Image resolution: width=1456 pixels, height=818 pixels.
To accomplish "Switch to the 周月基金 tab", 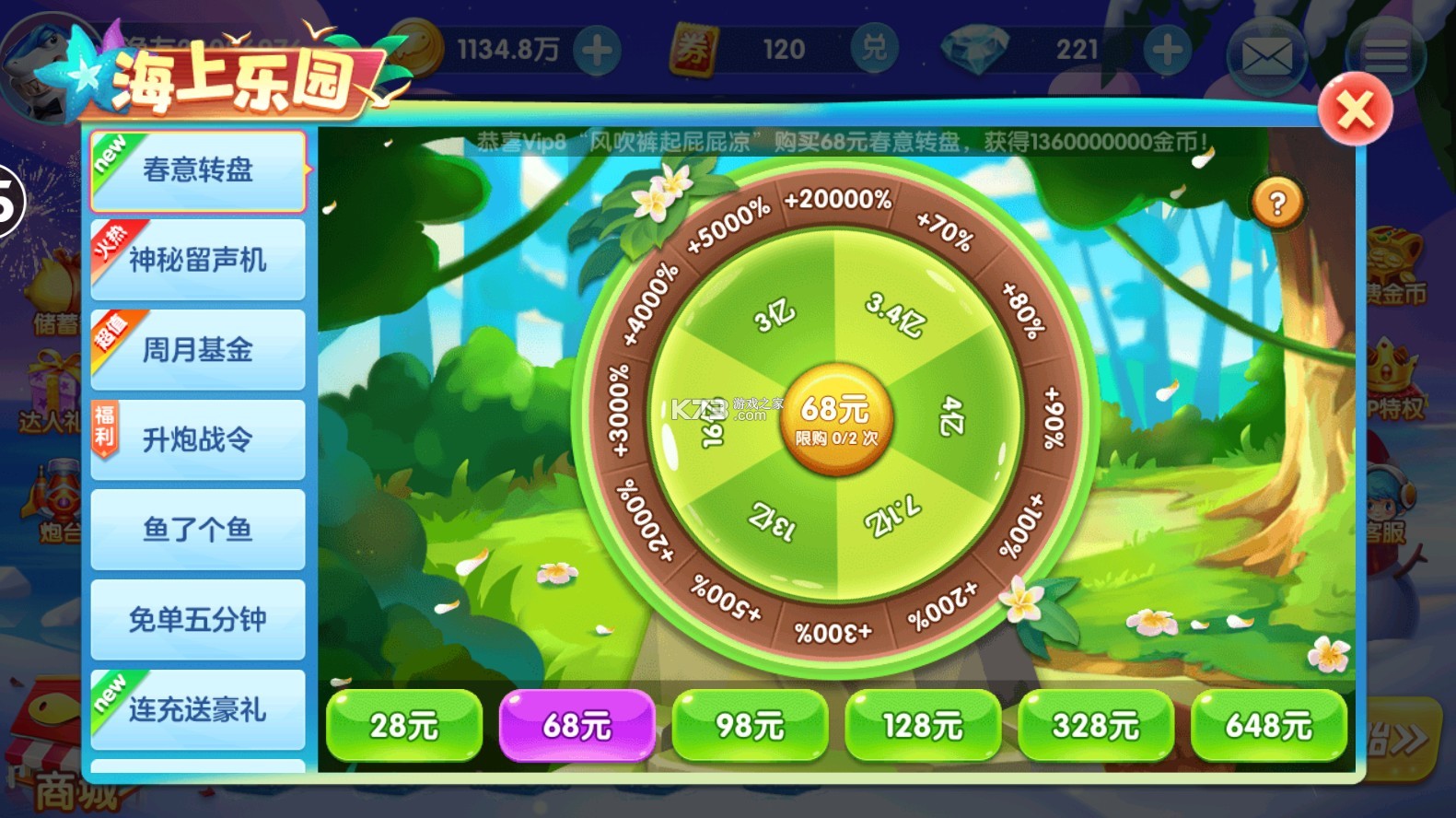I will point(198,350).
